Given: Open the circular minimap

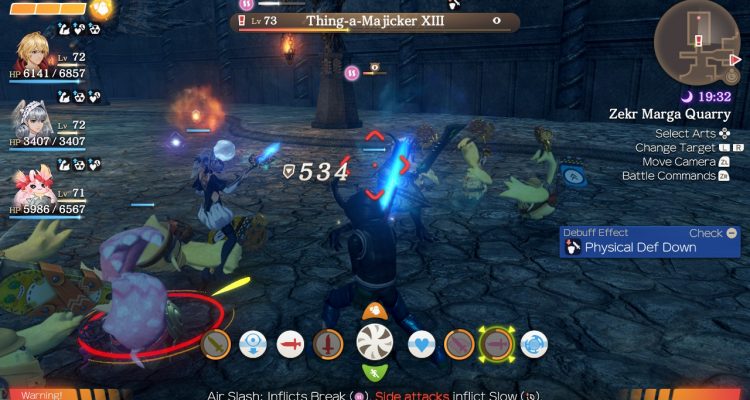Looking at the screenshot, I should click(x=698, y=42).
